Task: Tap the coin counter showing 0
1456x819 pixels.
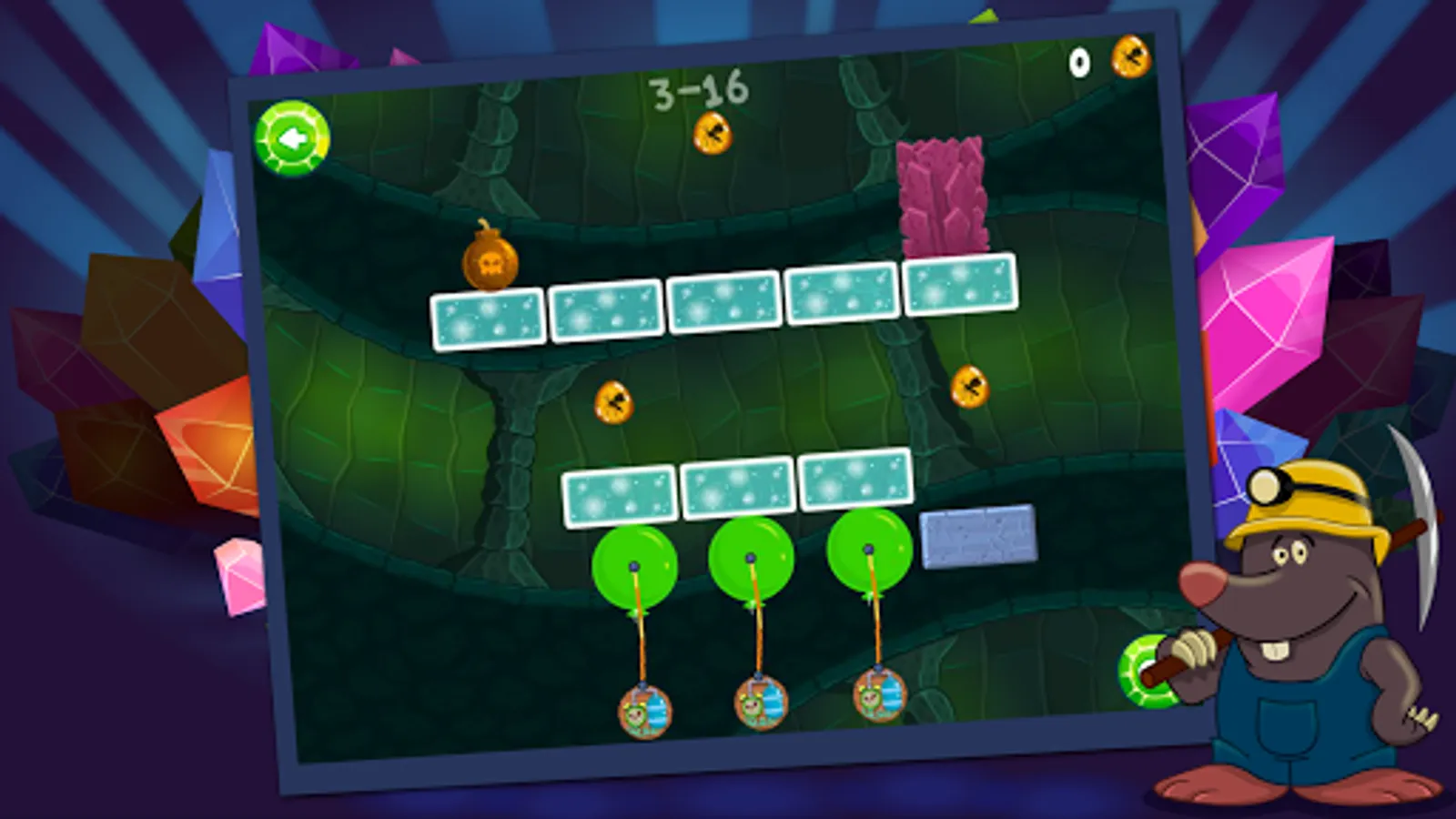Action: point(1078,61)
